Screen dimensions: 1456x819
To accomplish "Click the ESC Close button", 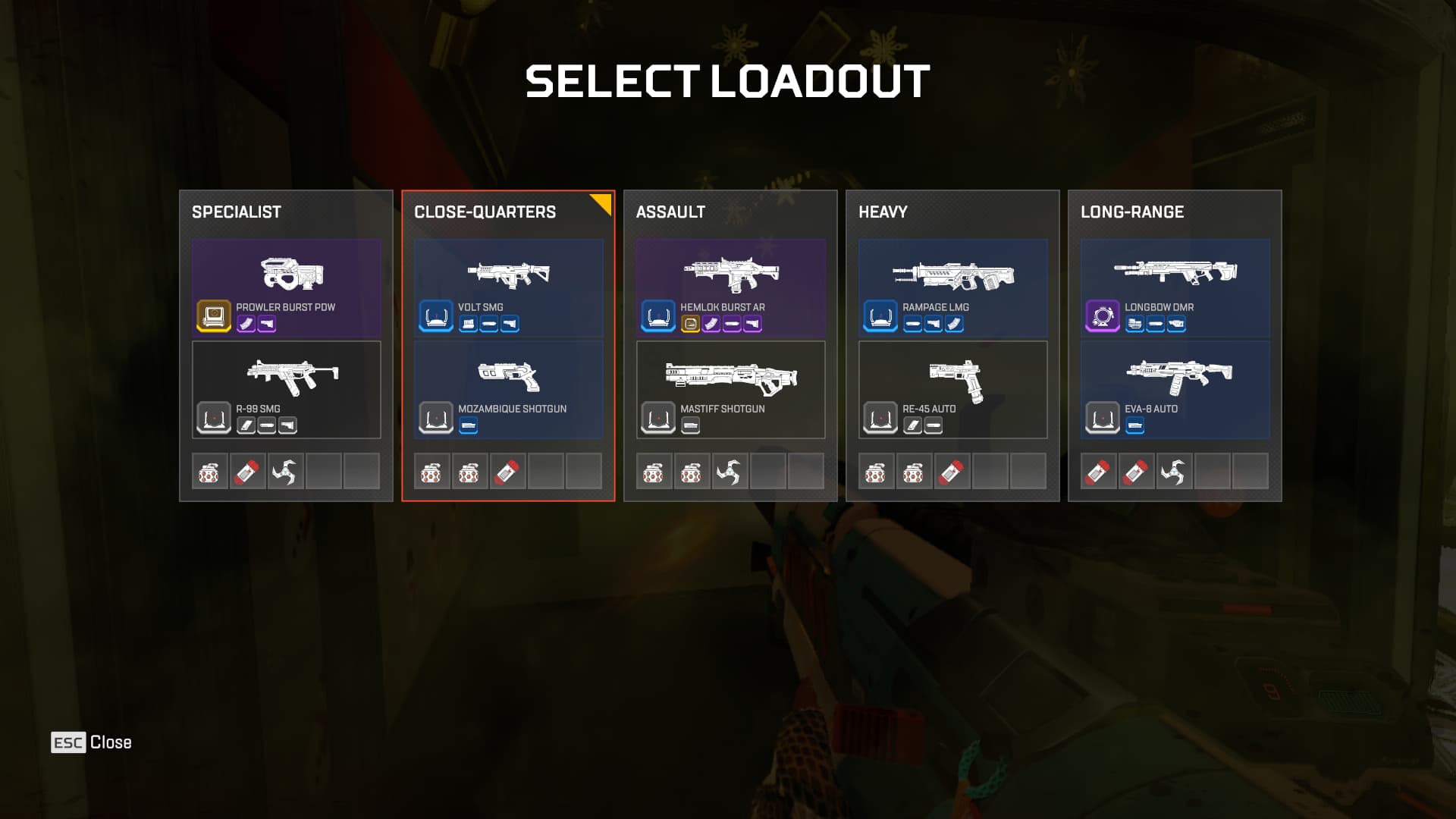I will [90, 742].
